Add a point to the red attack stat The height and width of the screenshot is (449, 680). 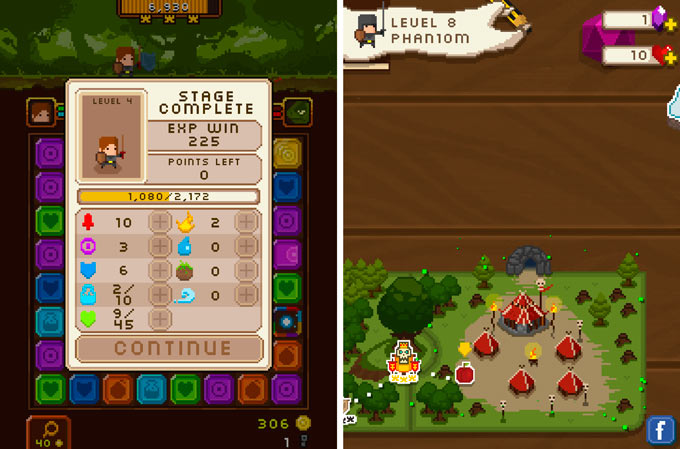(x=160, y=222)
